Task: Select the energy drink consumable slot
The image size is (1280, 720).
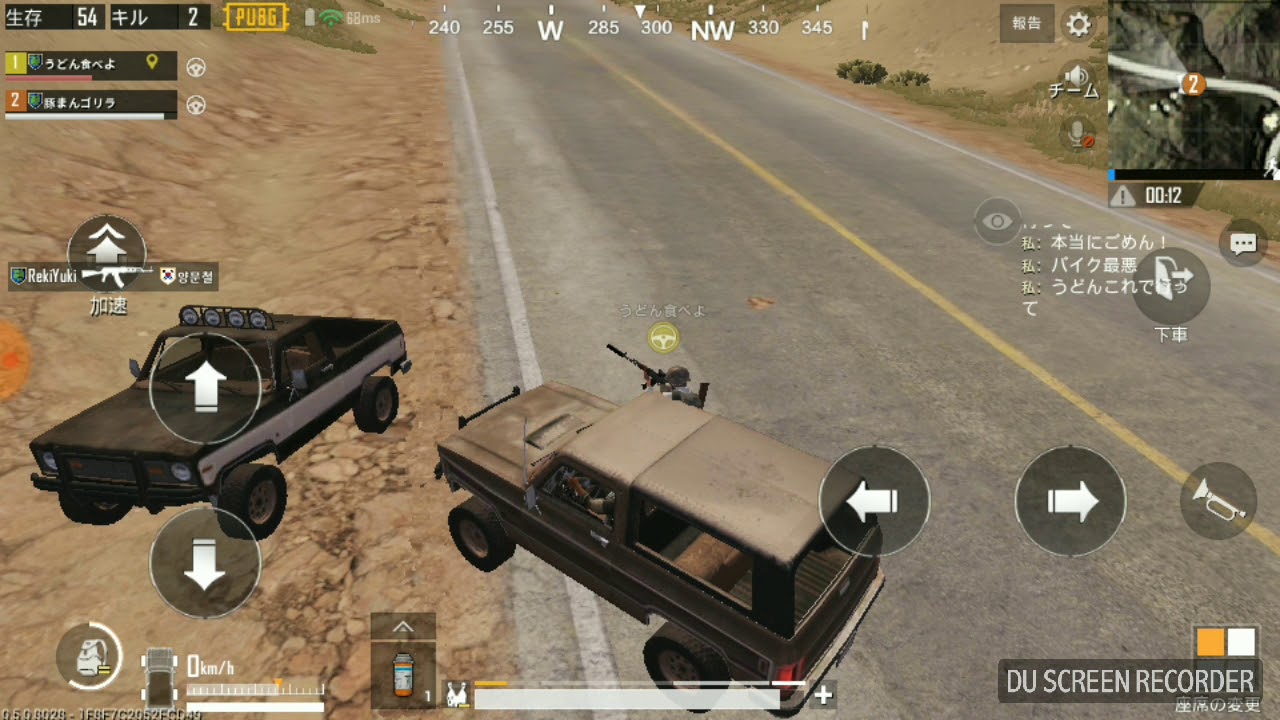Action: tap(403, 675)
